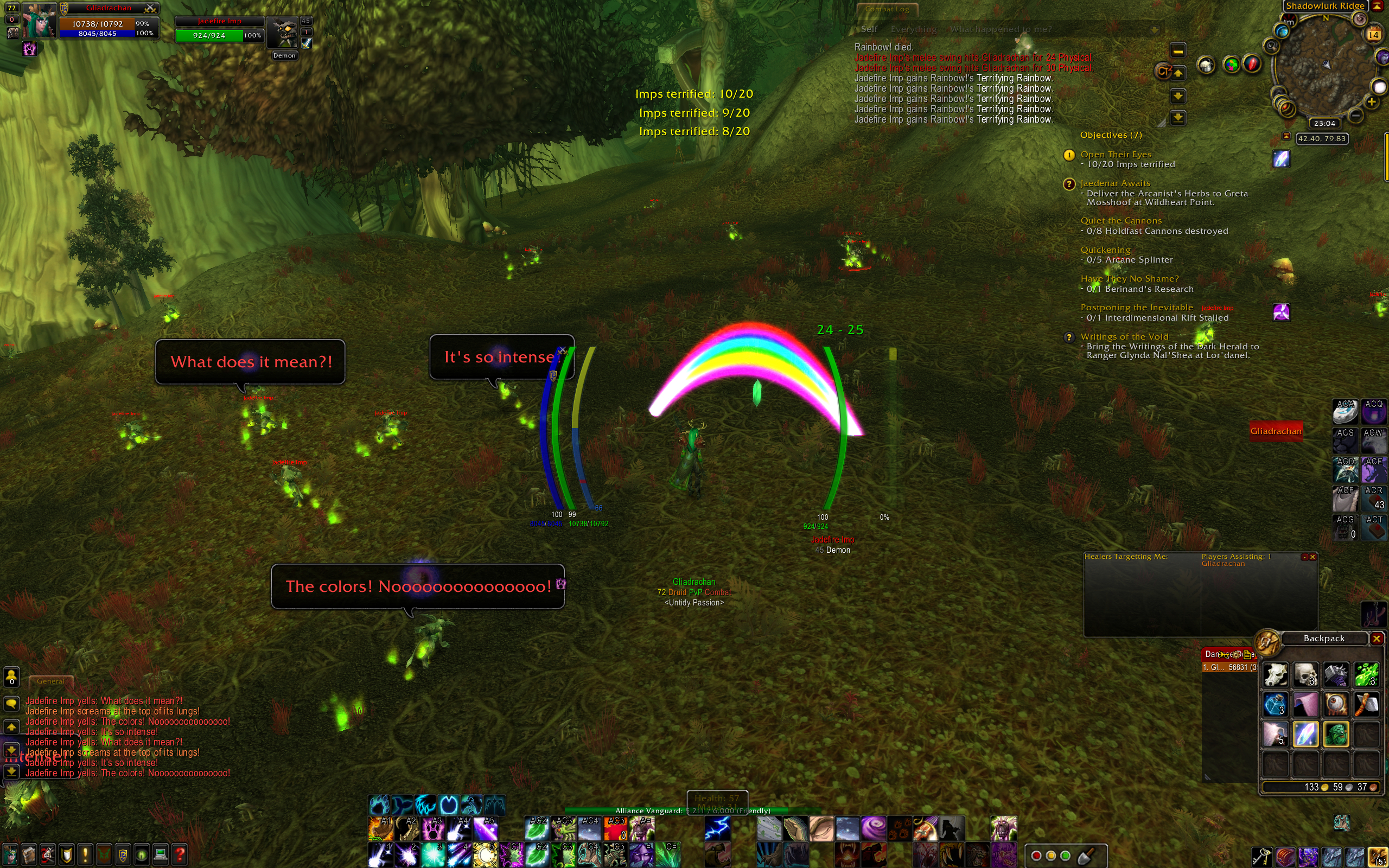Click the Gliadrachan player portrait

pos(39,20)
